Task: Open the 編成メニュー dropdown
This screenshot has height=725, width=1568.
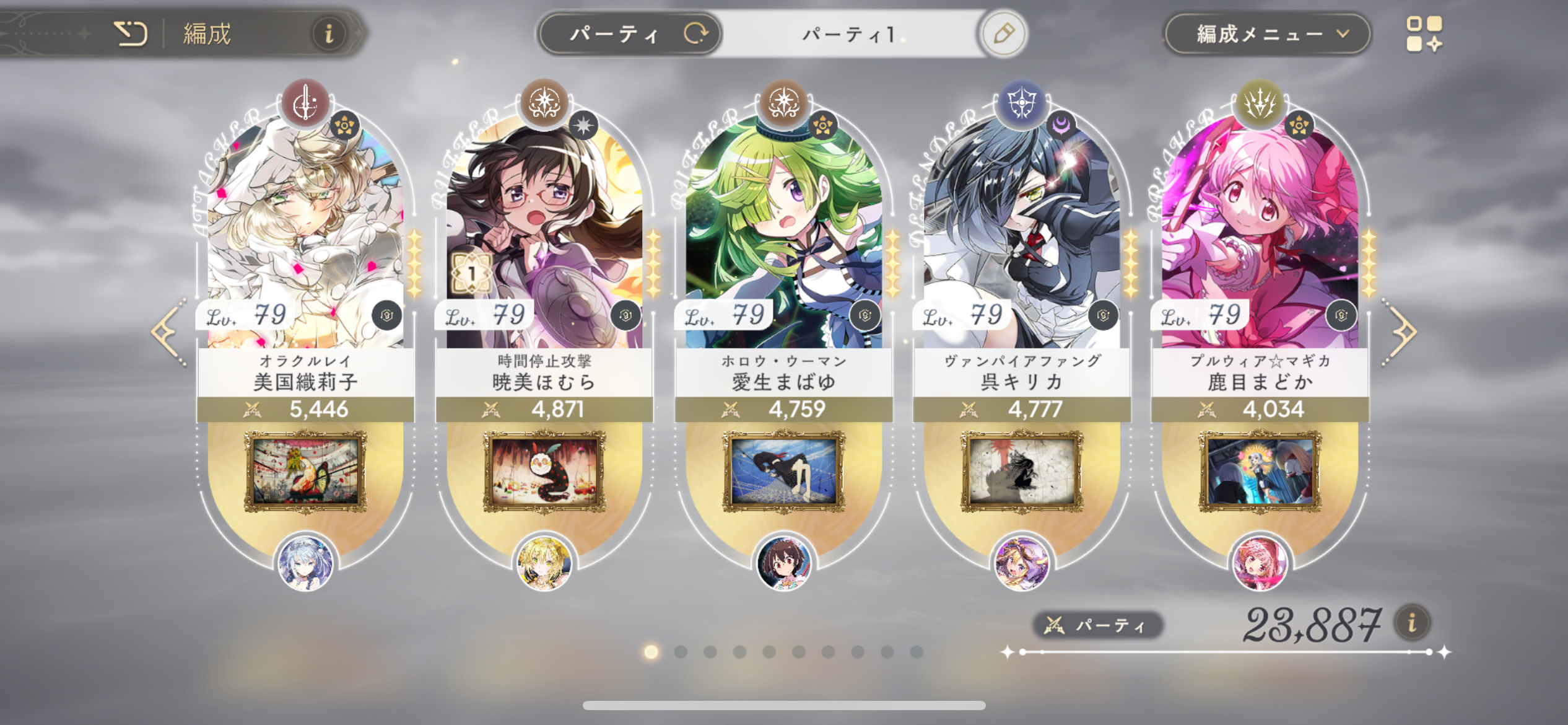Action: pyautogui.click(x=1267, y=33)
